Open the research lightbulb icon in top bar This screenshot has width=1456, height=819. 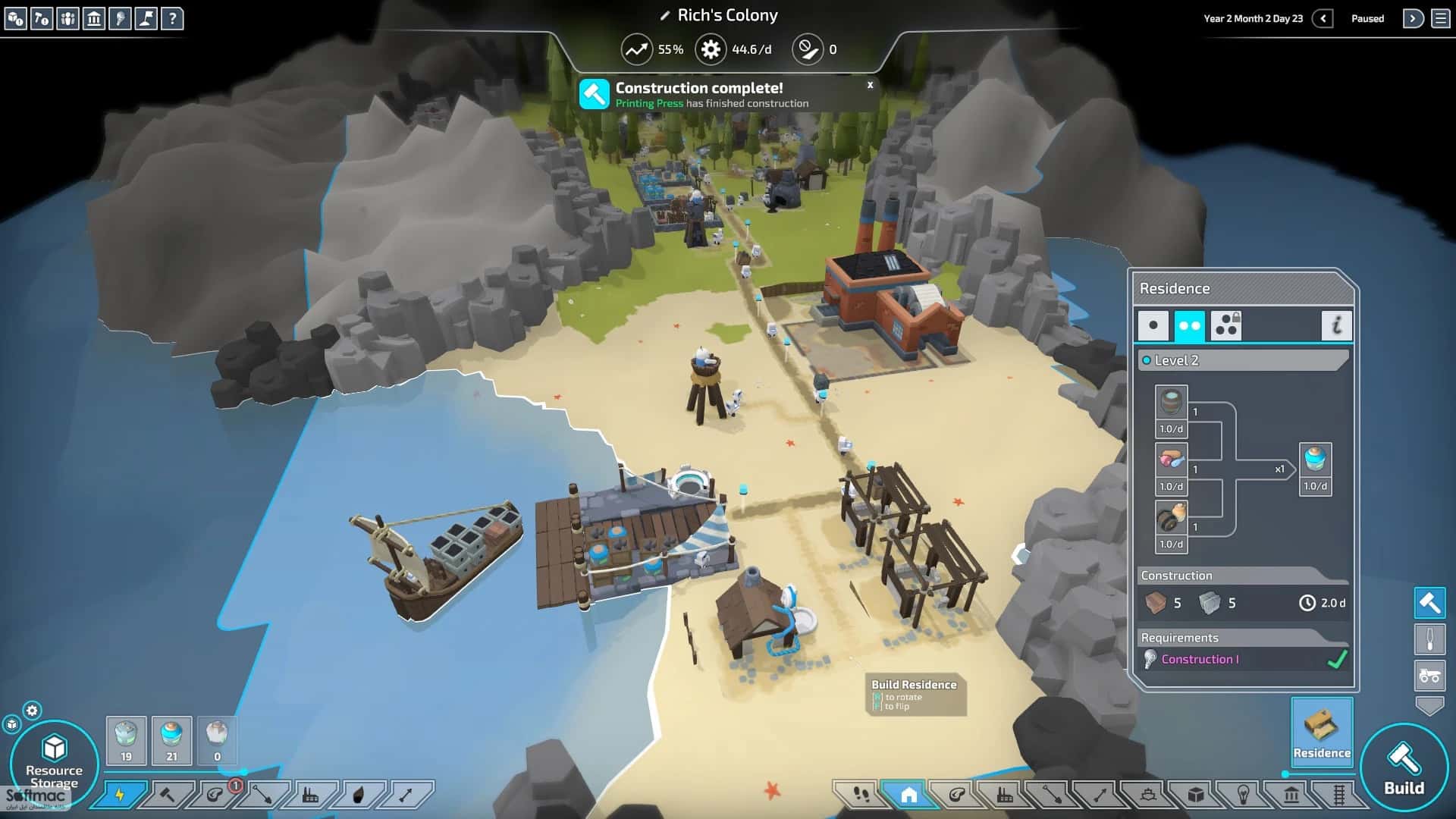coord(120,18)
